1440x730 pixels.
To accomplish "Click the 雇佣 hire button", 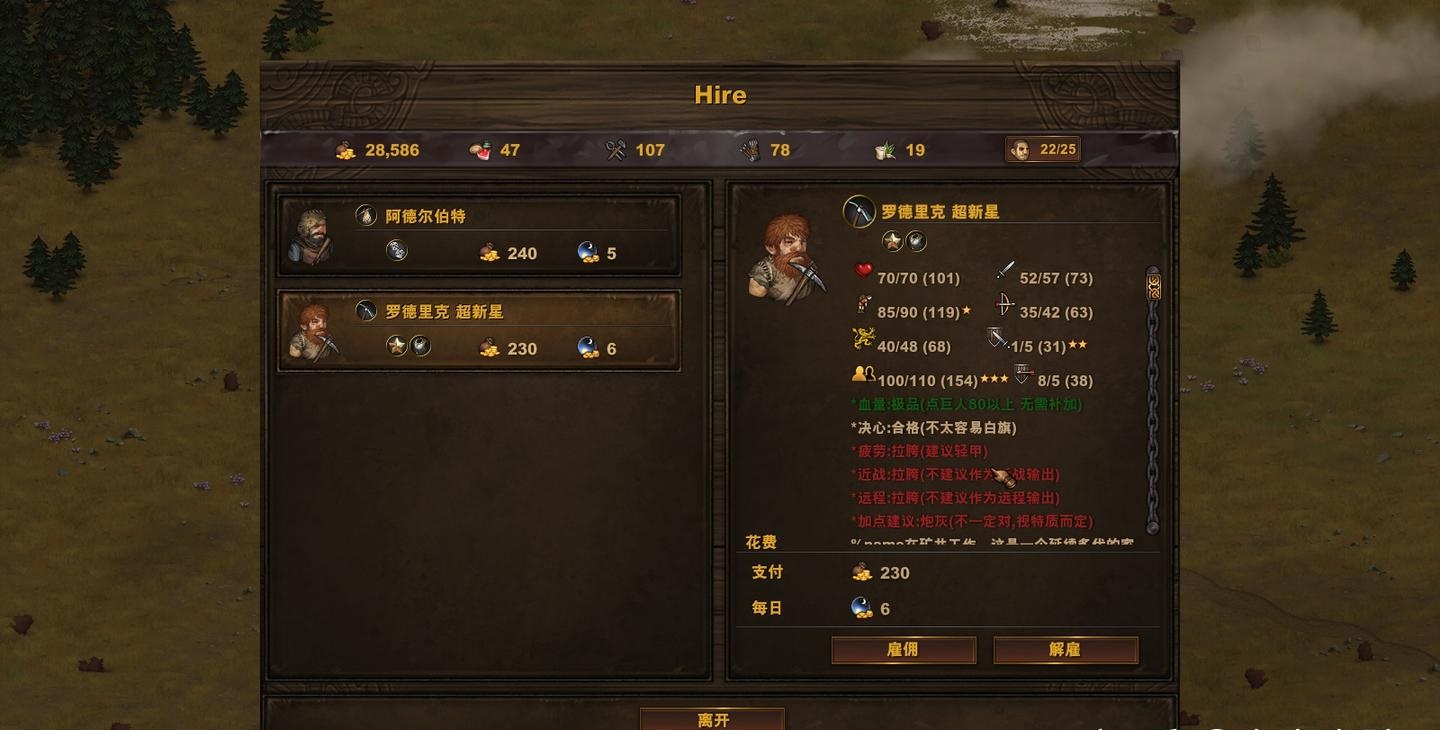I will tap(902, 650).
